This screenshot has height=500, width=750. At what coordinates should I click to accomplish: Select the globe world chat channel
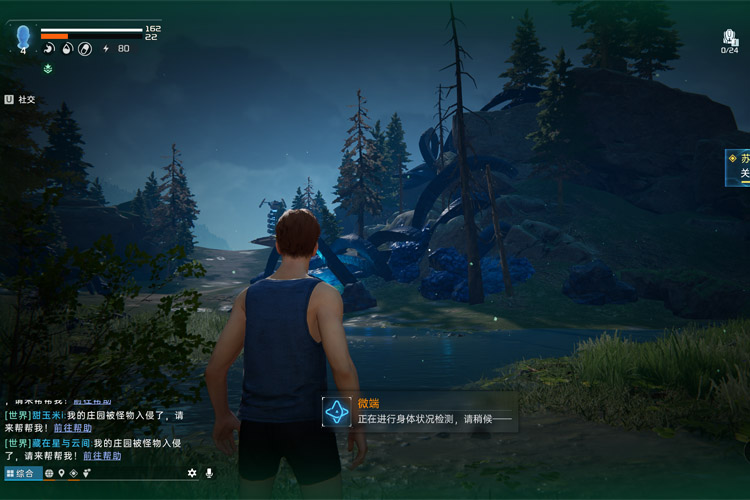(x=49, y=473)
